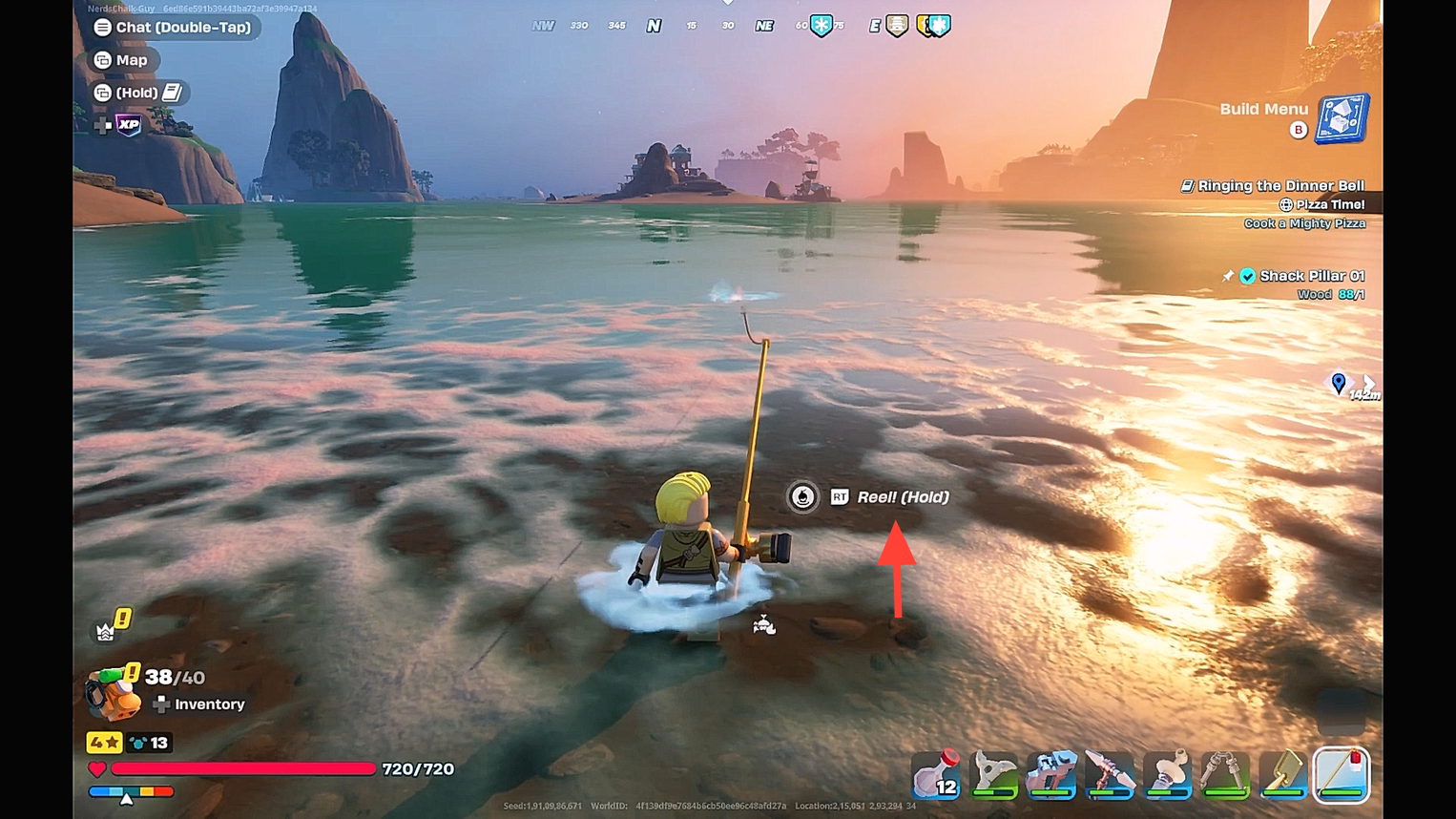Open the Chat button
Viewport: 1456px width, 819px height.
point(173,28)
